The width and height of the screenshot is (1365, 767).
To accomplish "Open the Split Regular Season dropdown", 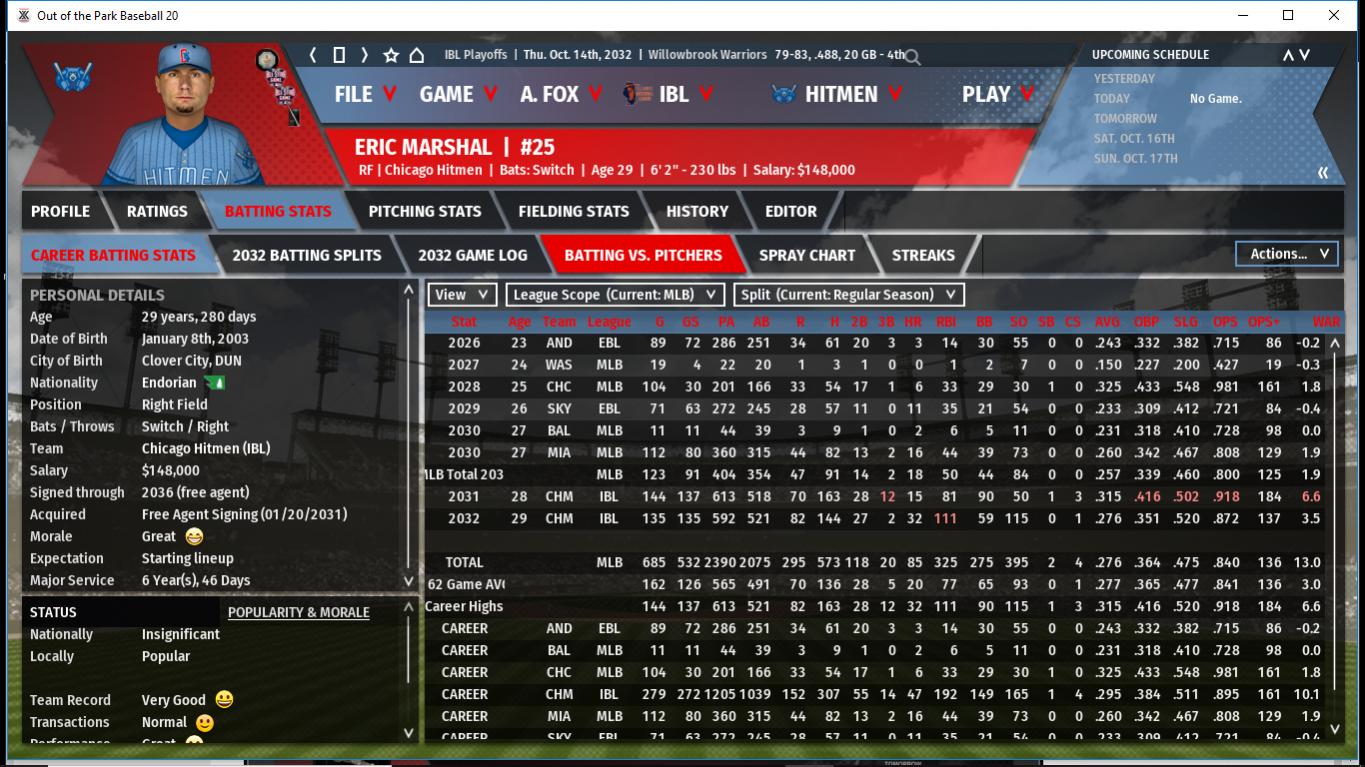I will pos(849,295).
